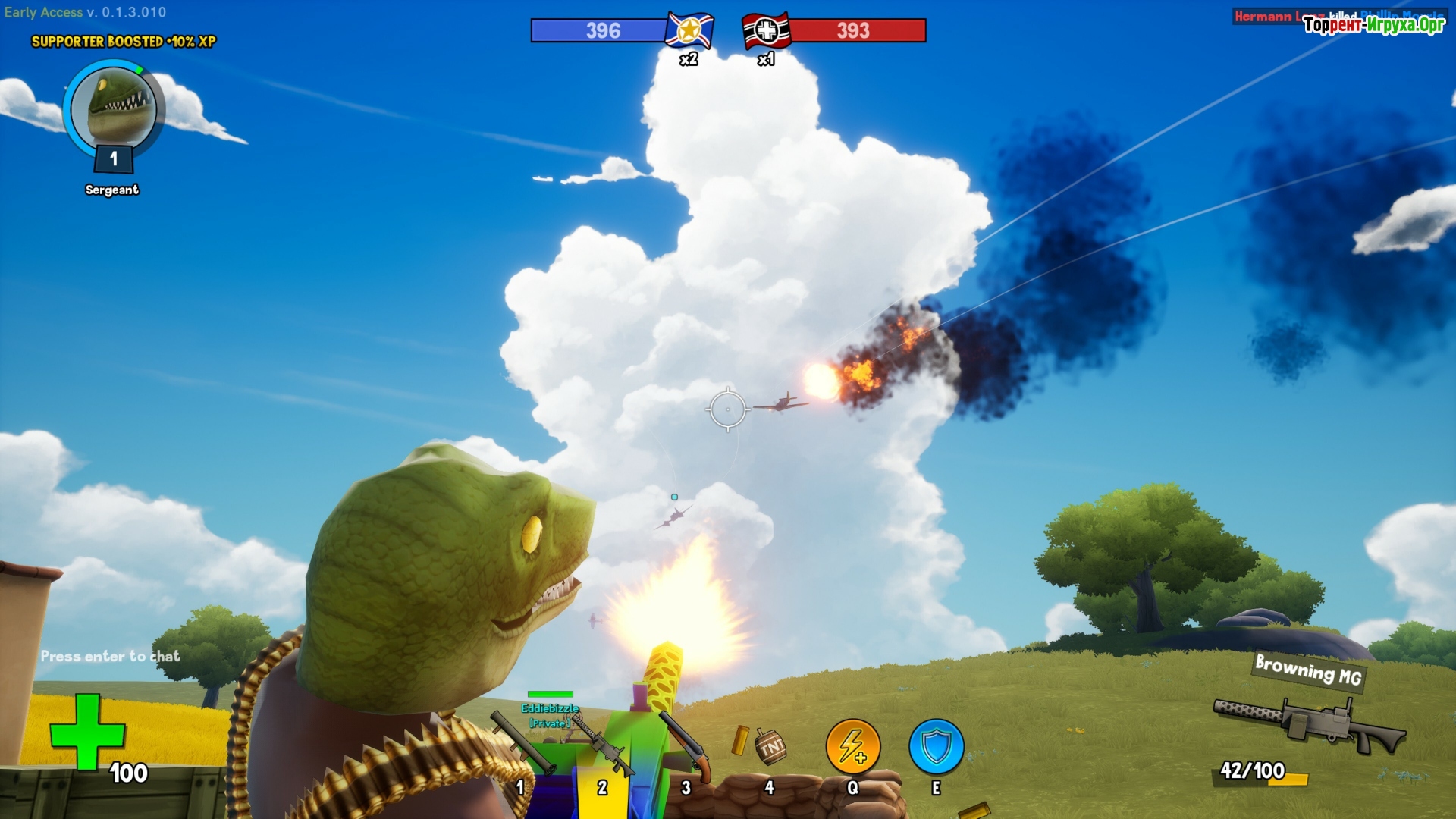Image resolution: width=1456 pixels, height=819 pixels.
Task: Open the chat input box
Action: point(111,657)
